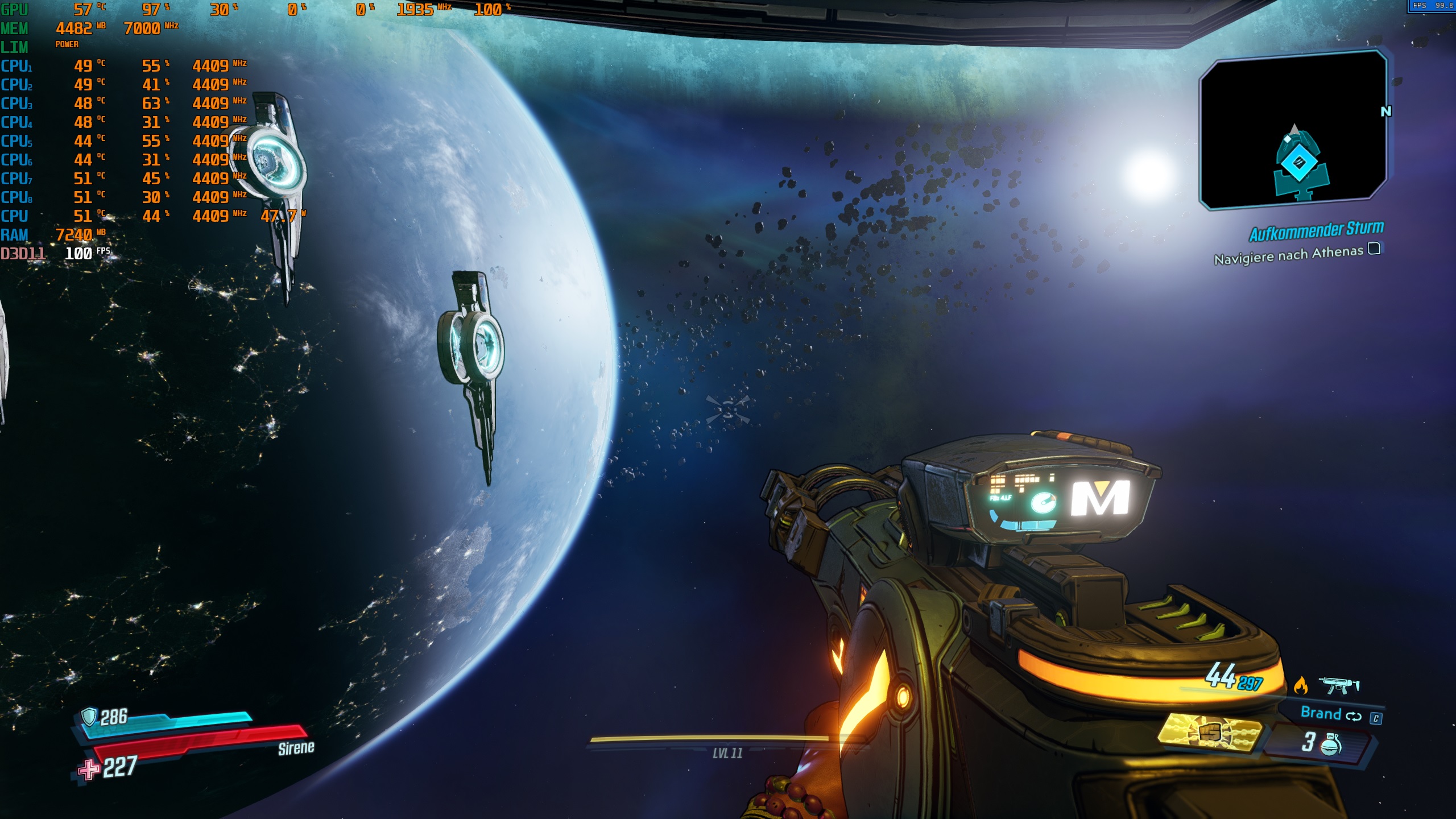Click the cyan diamond marker on minimap
Image resolution: width=1456 pixels, height=819 pixels.
[1299, 163]
